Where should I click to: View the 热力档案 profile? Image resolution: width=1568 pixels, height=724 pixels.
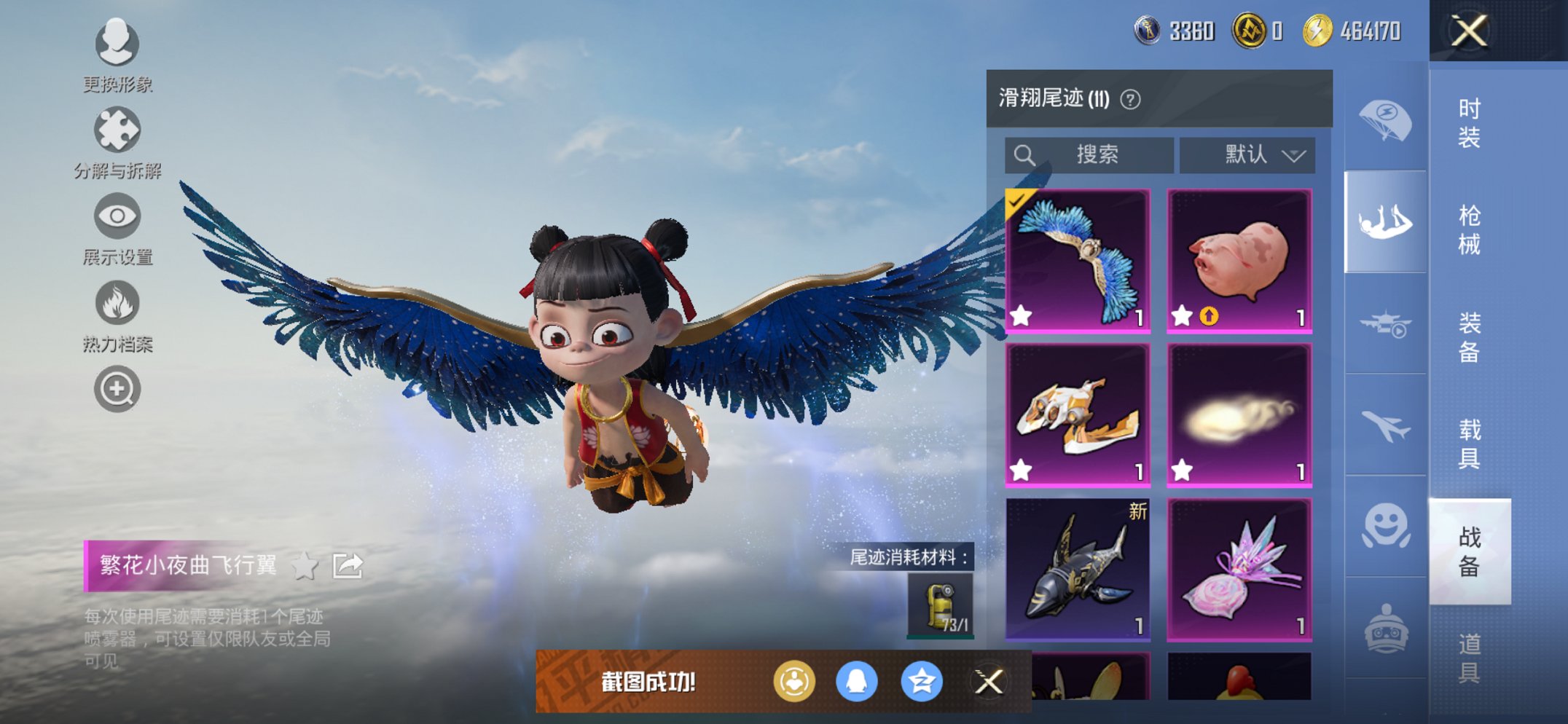coord(117,303)
